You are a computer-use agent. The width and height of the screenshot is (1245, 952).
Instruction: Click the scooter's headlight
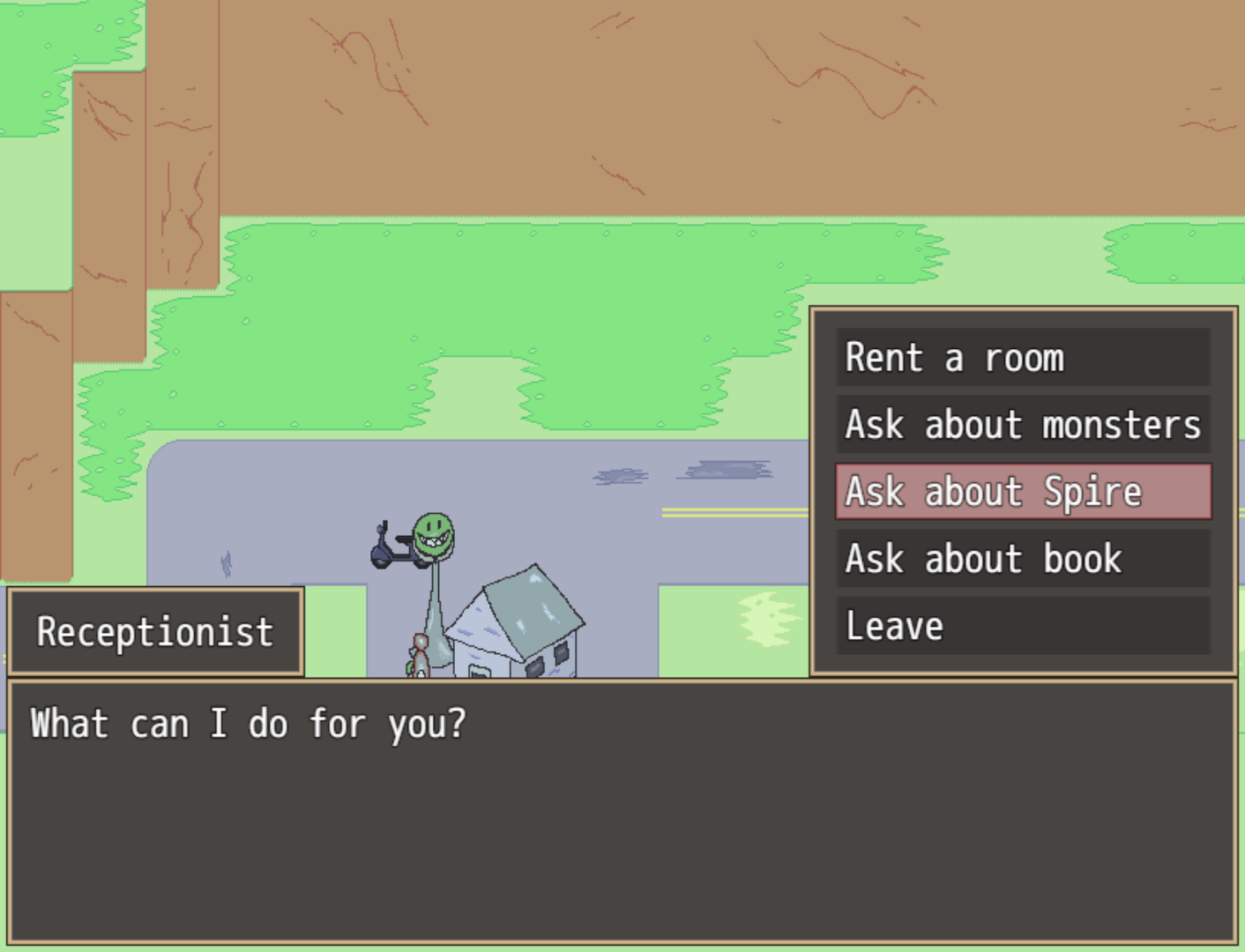(380, 527)
